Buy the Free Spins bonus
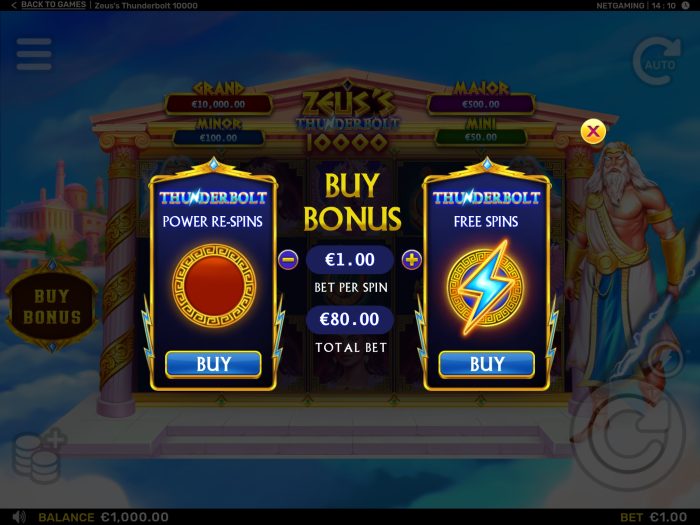Image resolution: width=700 pixels, height=525 pixels. pos(487,364)
